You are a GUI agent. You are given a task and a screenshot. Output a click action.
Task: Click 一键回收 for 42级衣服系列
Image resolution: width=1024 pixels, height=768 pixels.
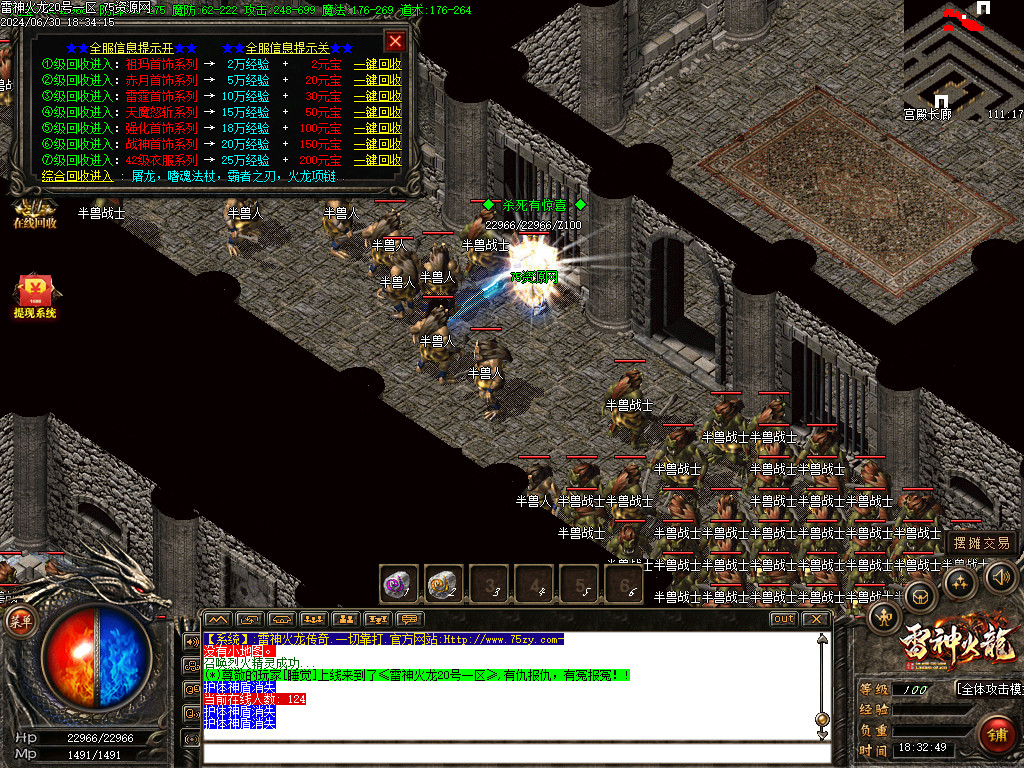(x=378, y=160)
